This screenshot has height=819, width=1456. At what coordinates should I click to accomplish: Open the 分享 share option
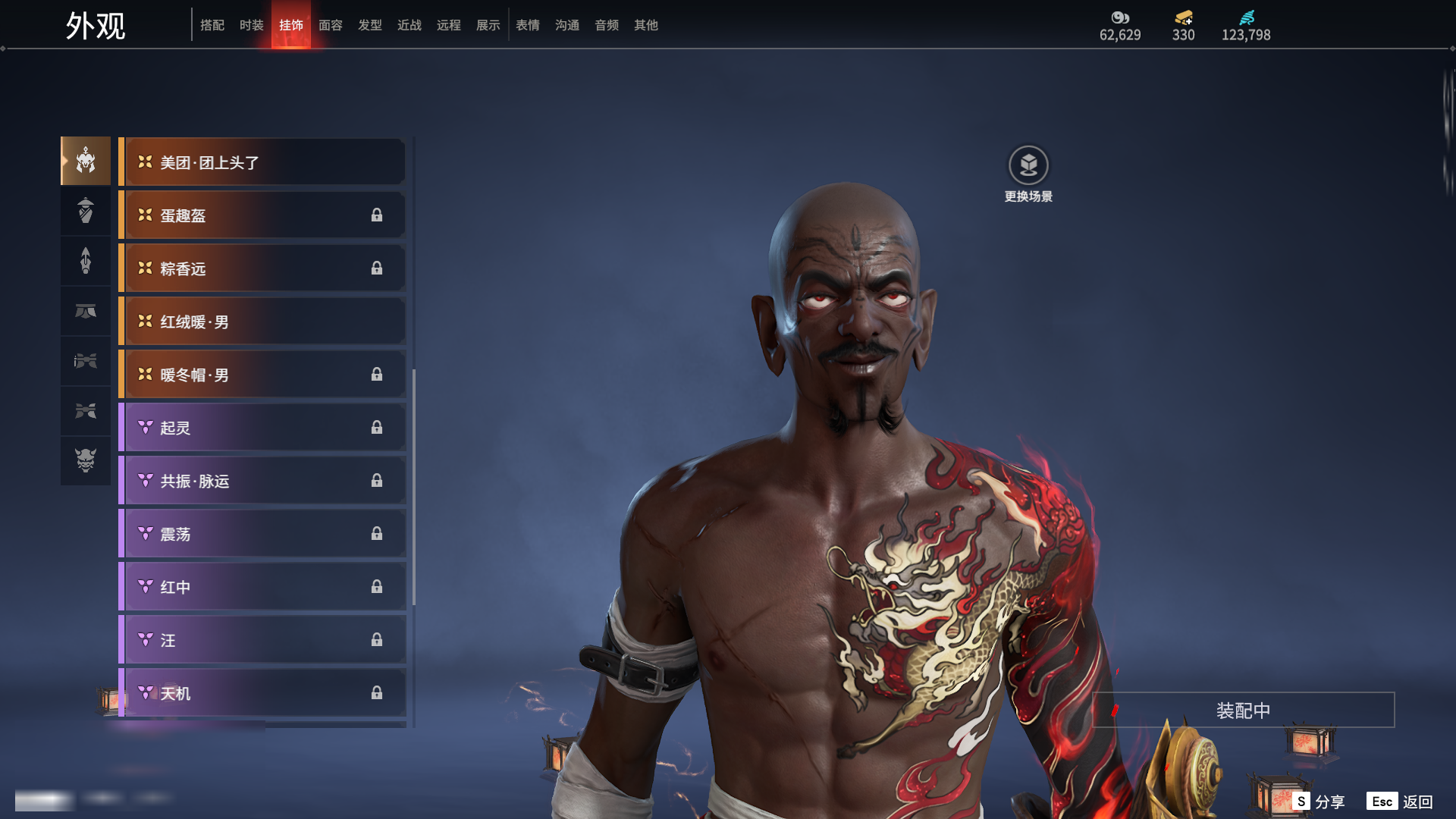pyautogui.click(x=1319, y=802)
